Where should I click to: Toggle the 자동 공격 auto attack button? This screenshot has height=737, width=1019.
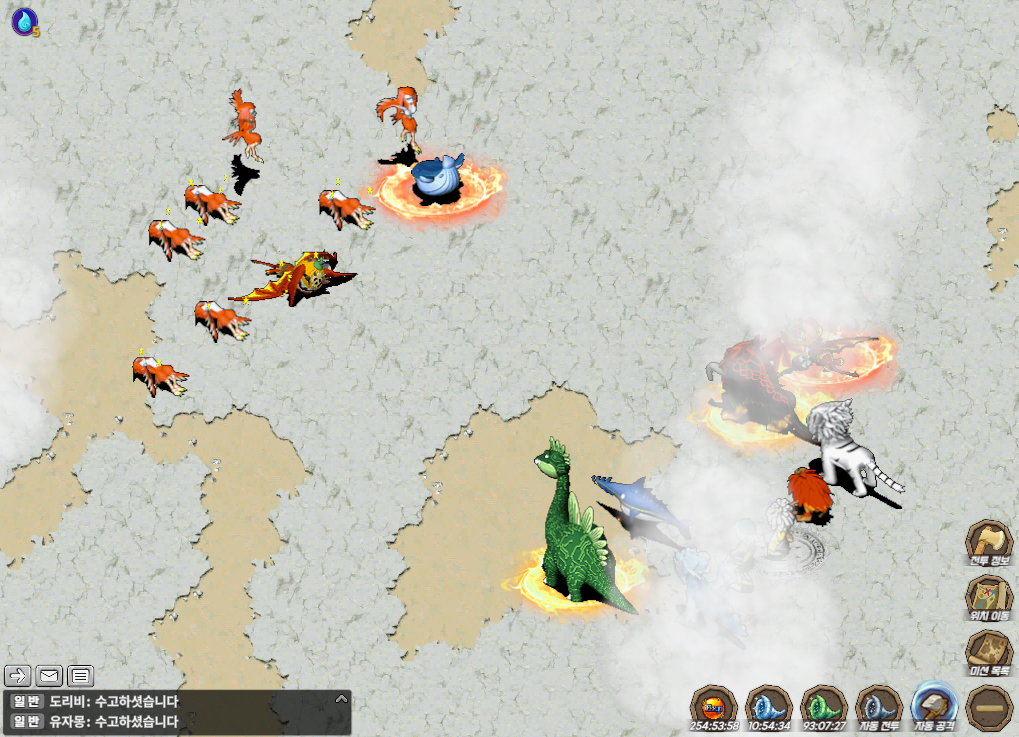tap(935, 706)
